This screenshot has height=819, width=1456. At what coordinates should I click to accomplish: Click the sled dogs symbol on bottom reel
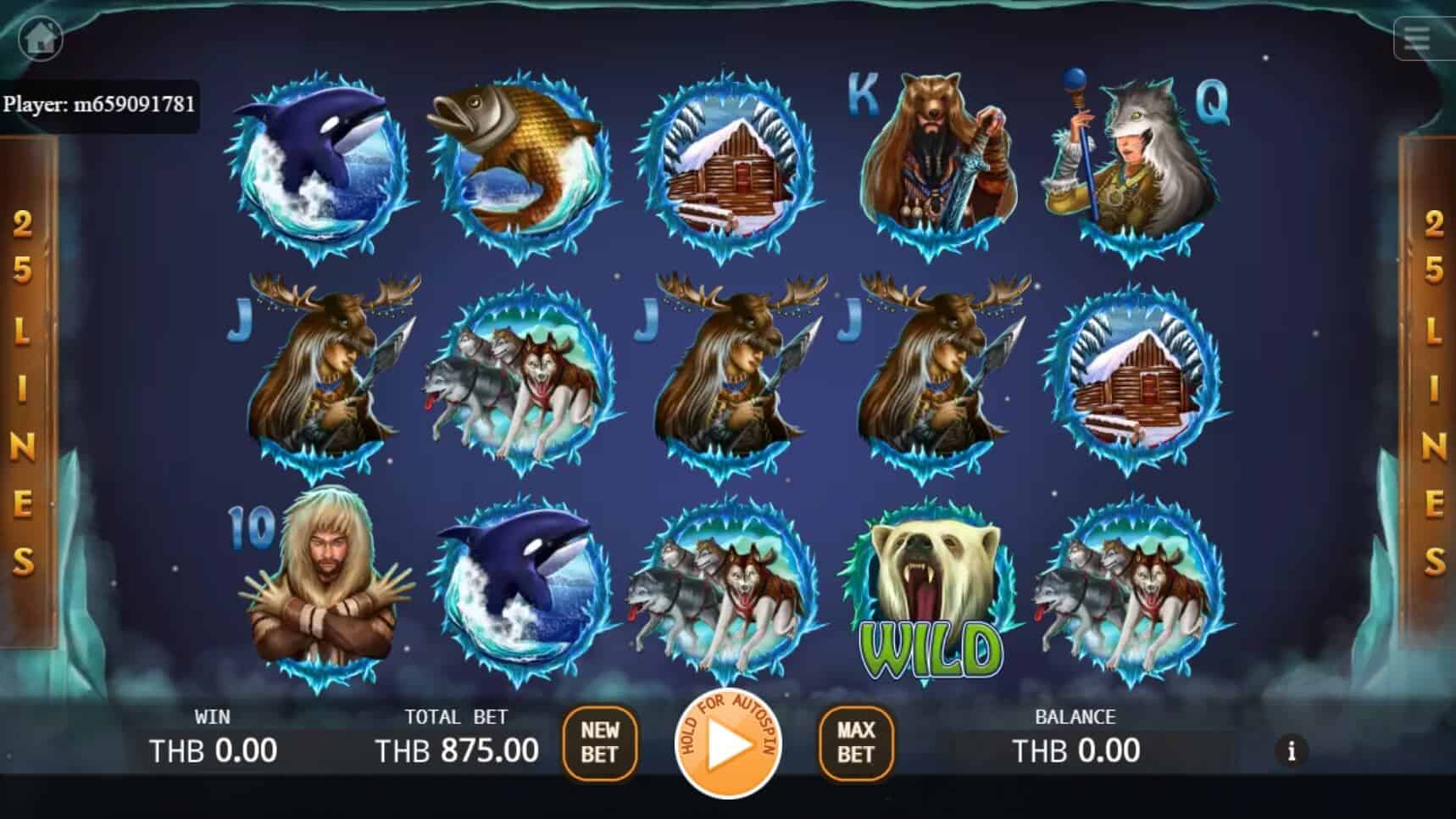tap(725, 589)
